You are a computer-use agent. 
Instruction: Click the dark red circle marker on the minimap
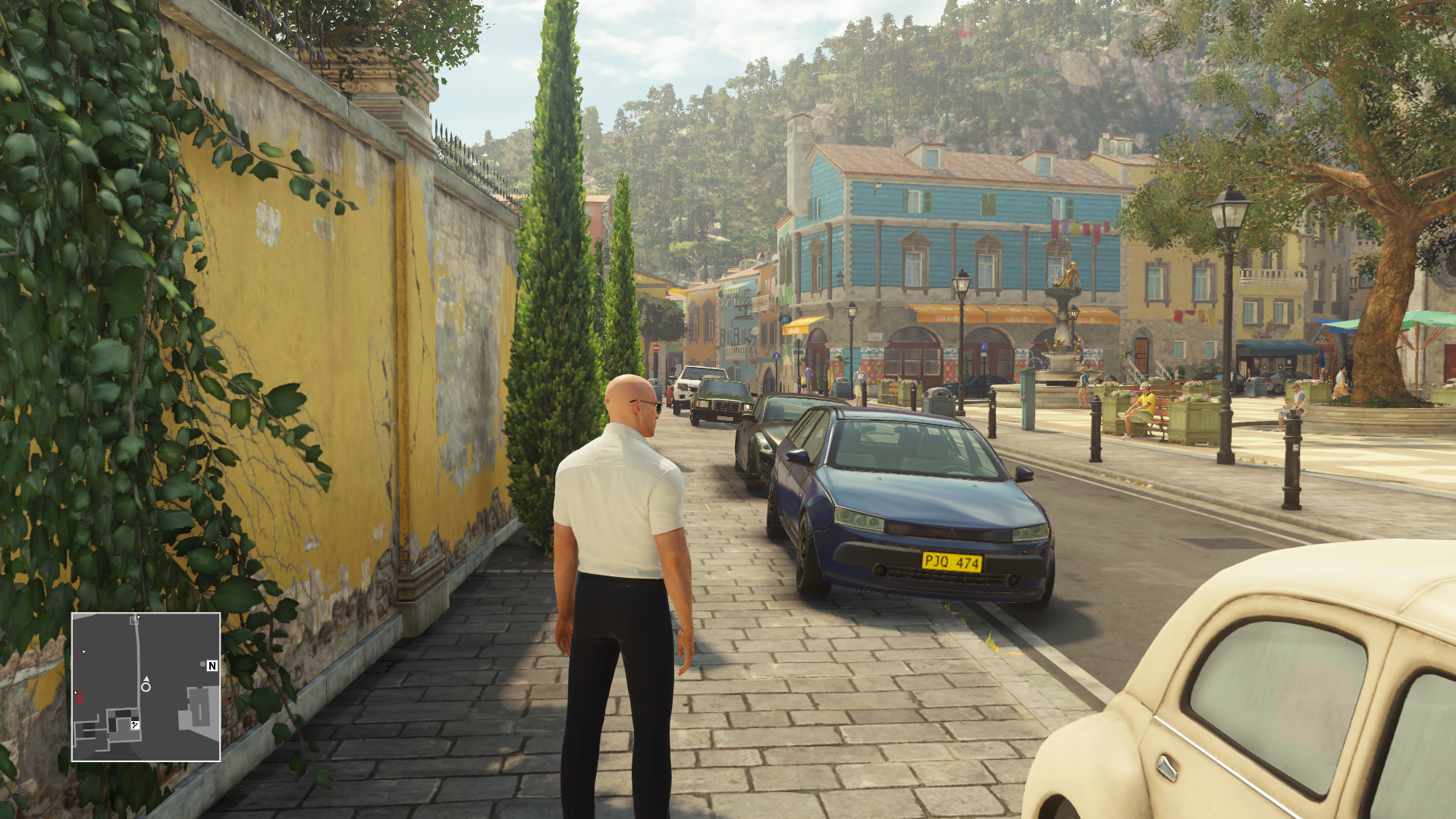pyautogui.click(x=80, y=654)
